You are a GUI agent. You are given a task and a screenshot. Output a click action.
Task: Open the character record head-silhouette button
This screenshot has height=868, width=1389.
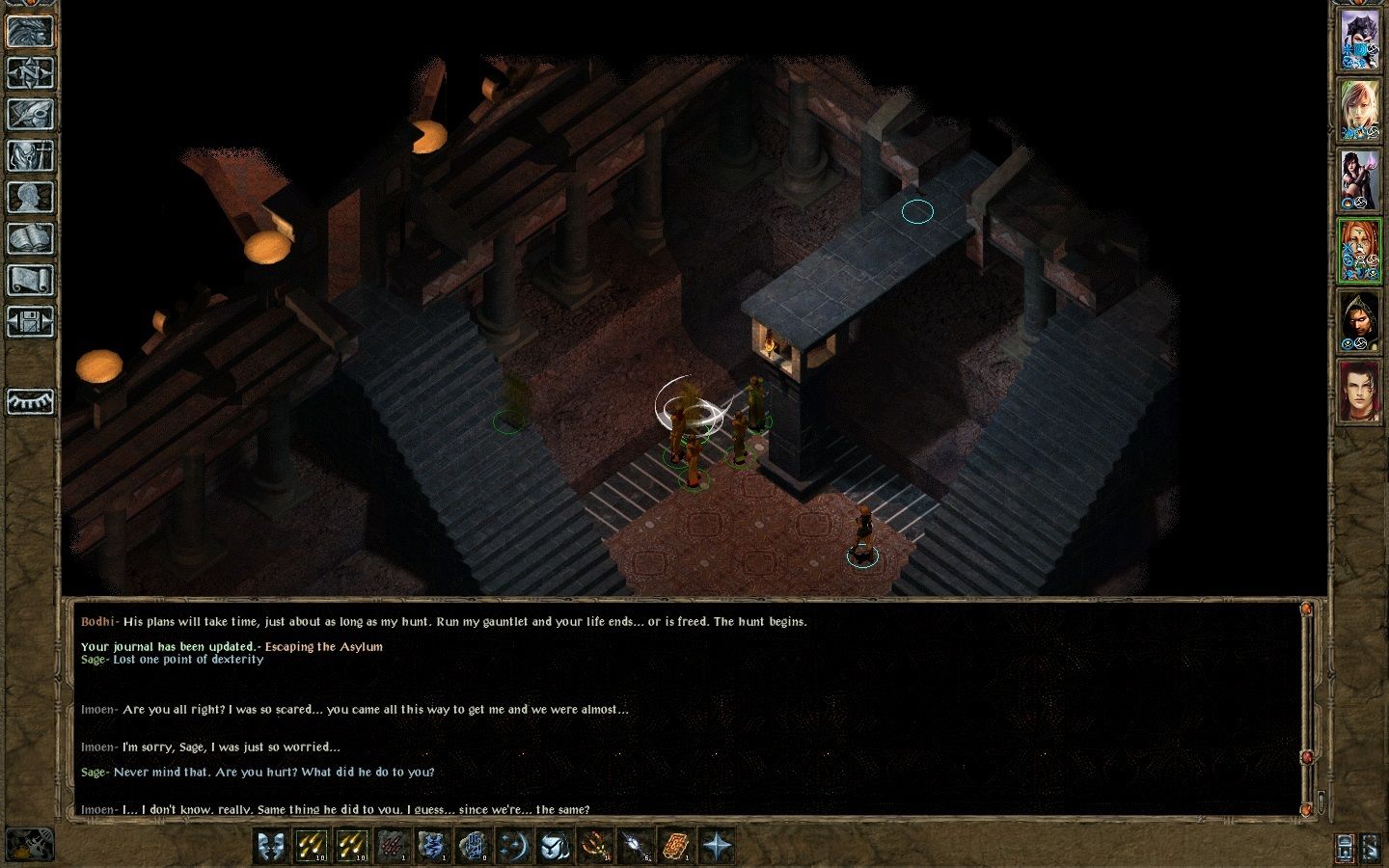click(30, 197)
